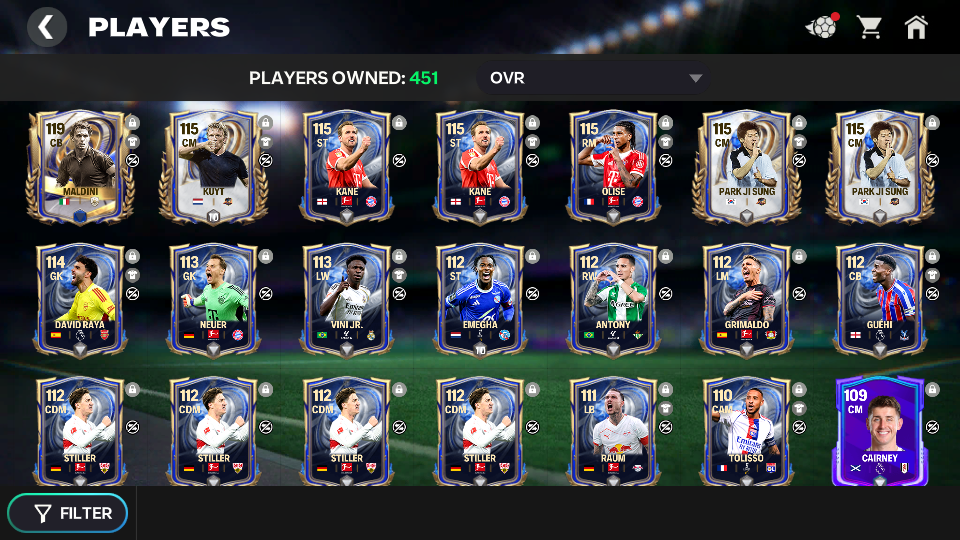Screen dimensions: 960x540
Task: Choose the Tolisso 110 card
Action: coord(745,431)
